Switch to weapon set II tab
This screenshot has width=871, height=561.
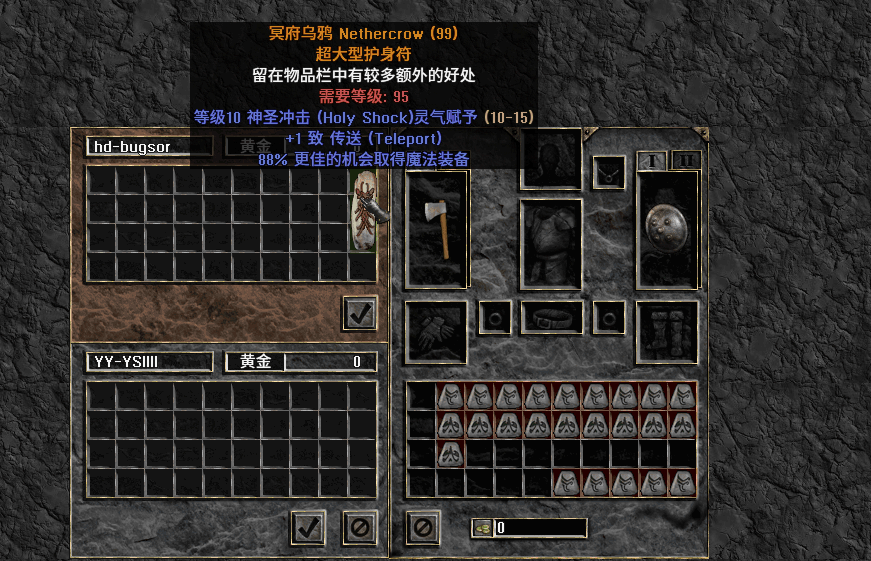[x=686, y=161]
